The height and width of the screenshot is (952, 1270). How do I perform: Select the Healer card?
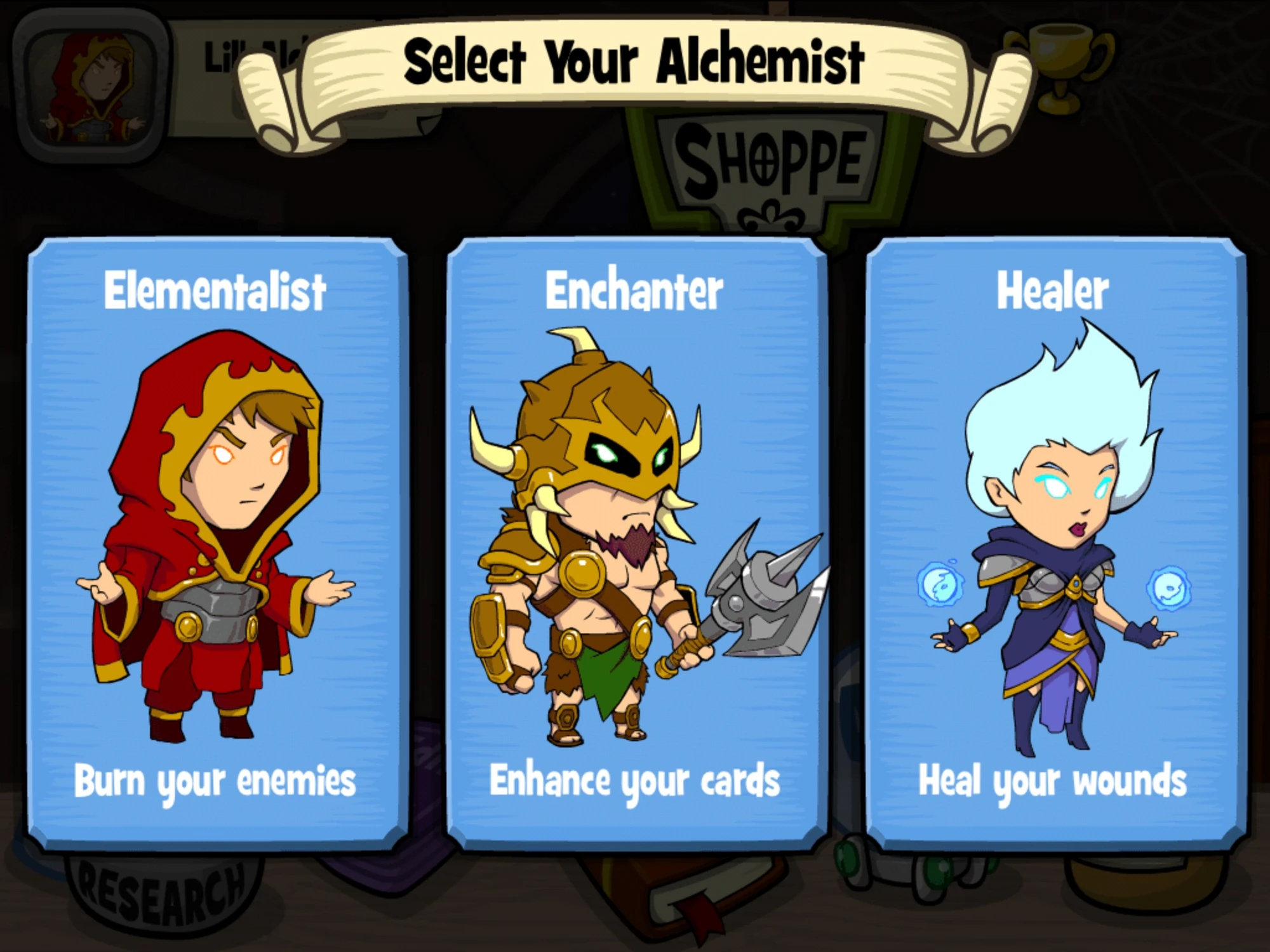click(1057, 539)
